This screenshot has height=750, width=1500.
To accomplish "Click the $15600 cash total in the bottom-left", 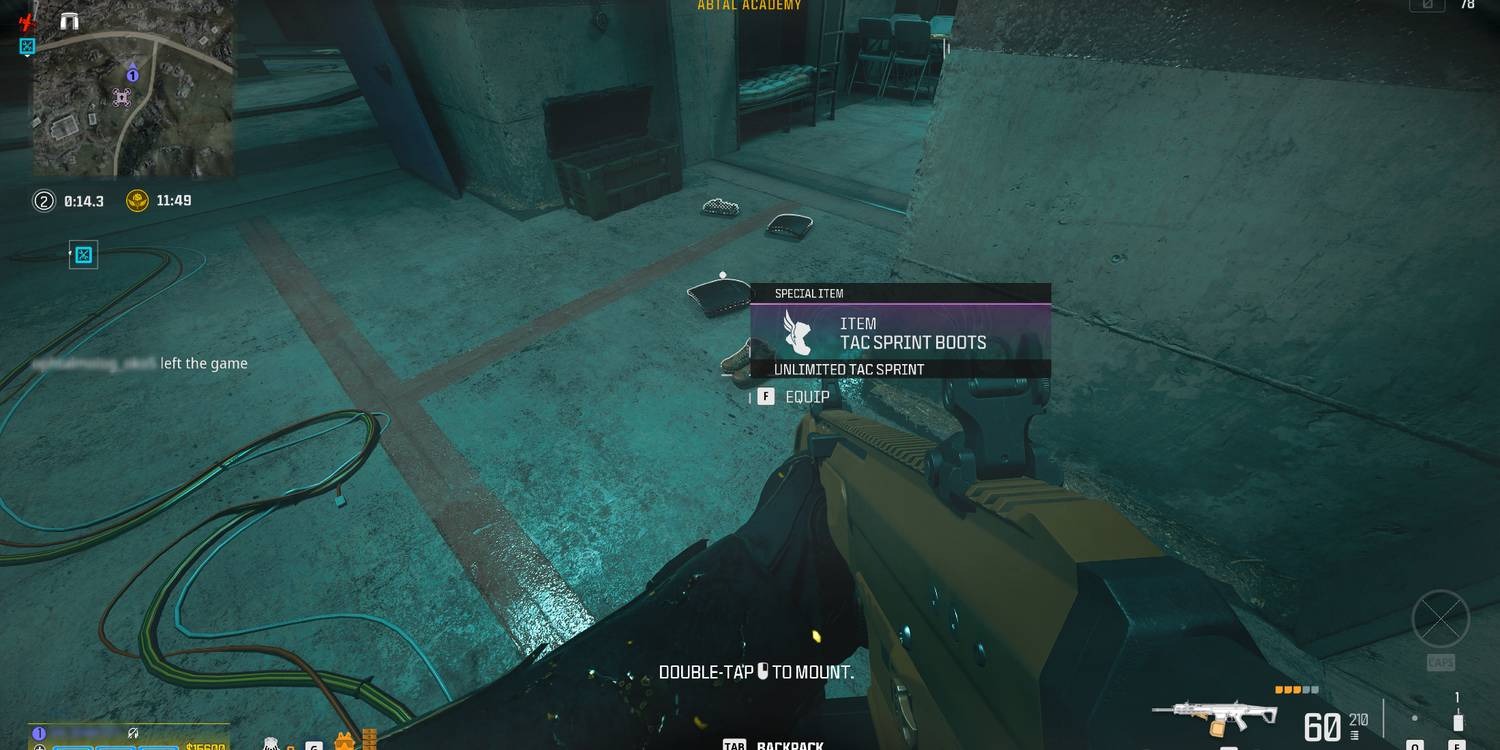I will 207,746.
